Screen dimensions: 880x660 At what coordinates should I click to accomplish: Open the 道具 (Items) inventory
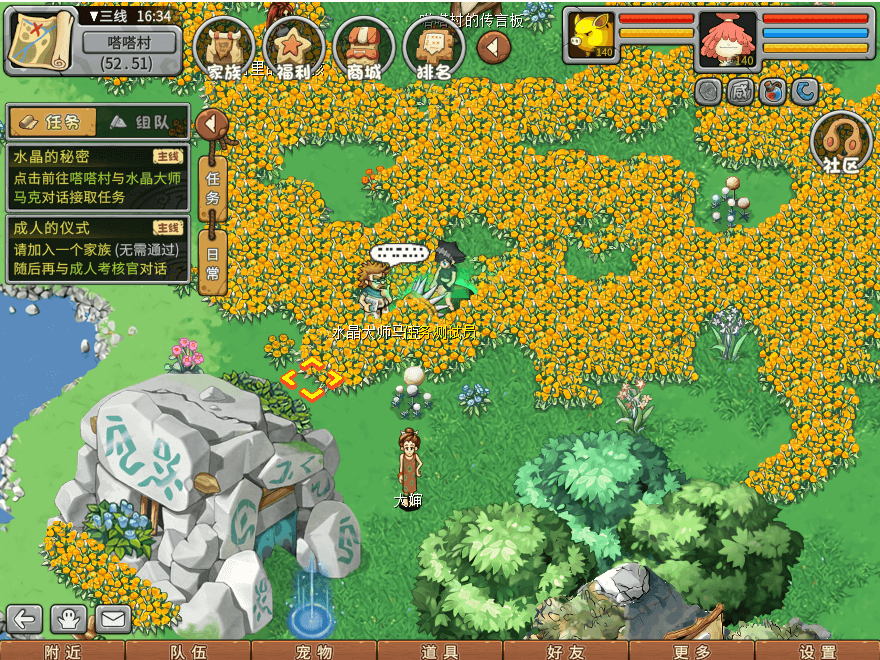pyautogui.click(x=440, y=651)
